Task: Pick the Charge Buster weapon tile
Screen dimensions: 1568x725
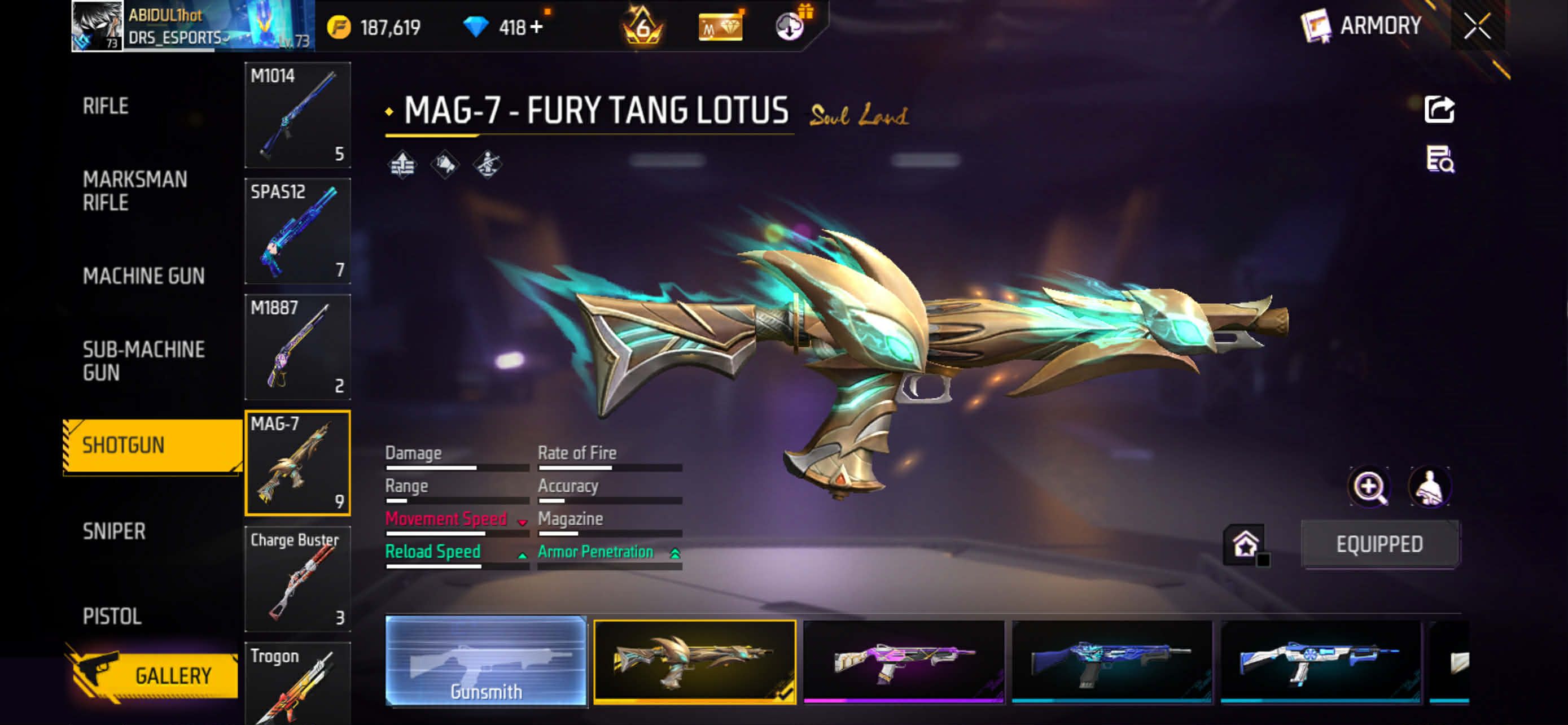Action: 297,578
